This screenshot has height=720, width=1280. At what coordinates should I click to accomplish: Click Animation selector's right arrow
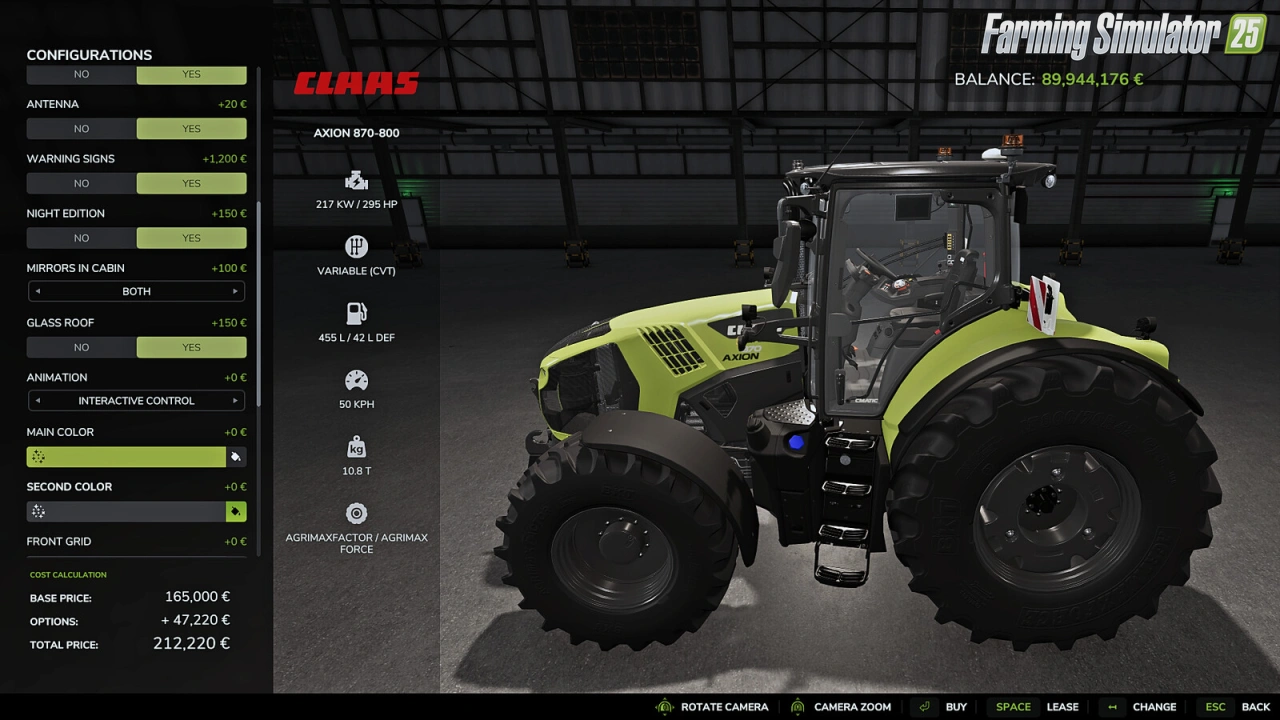pyautogui.click(x=235, y=401)
